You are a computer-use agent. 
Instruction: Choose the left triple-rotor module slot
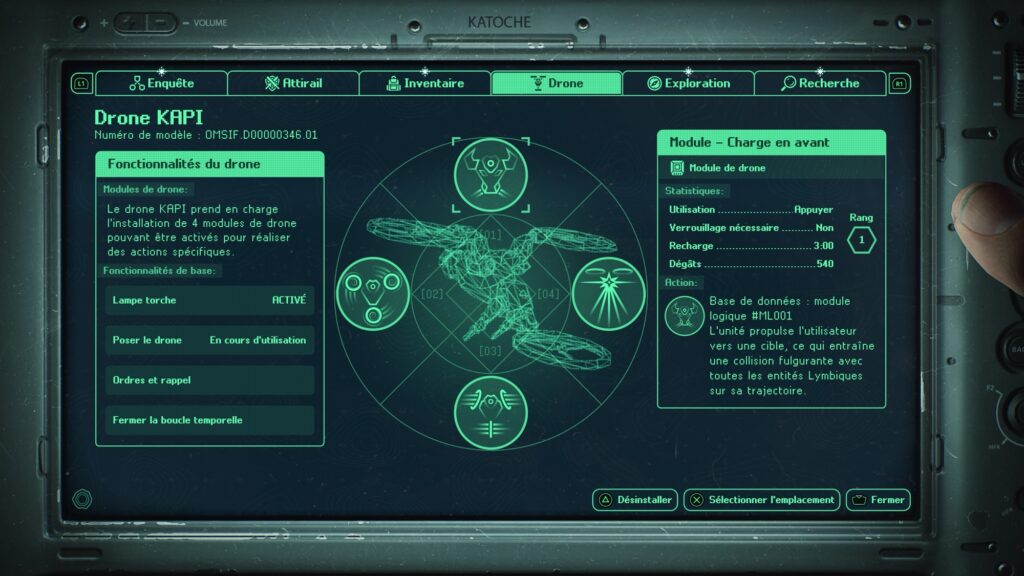coord(371,292)
